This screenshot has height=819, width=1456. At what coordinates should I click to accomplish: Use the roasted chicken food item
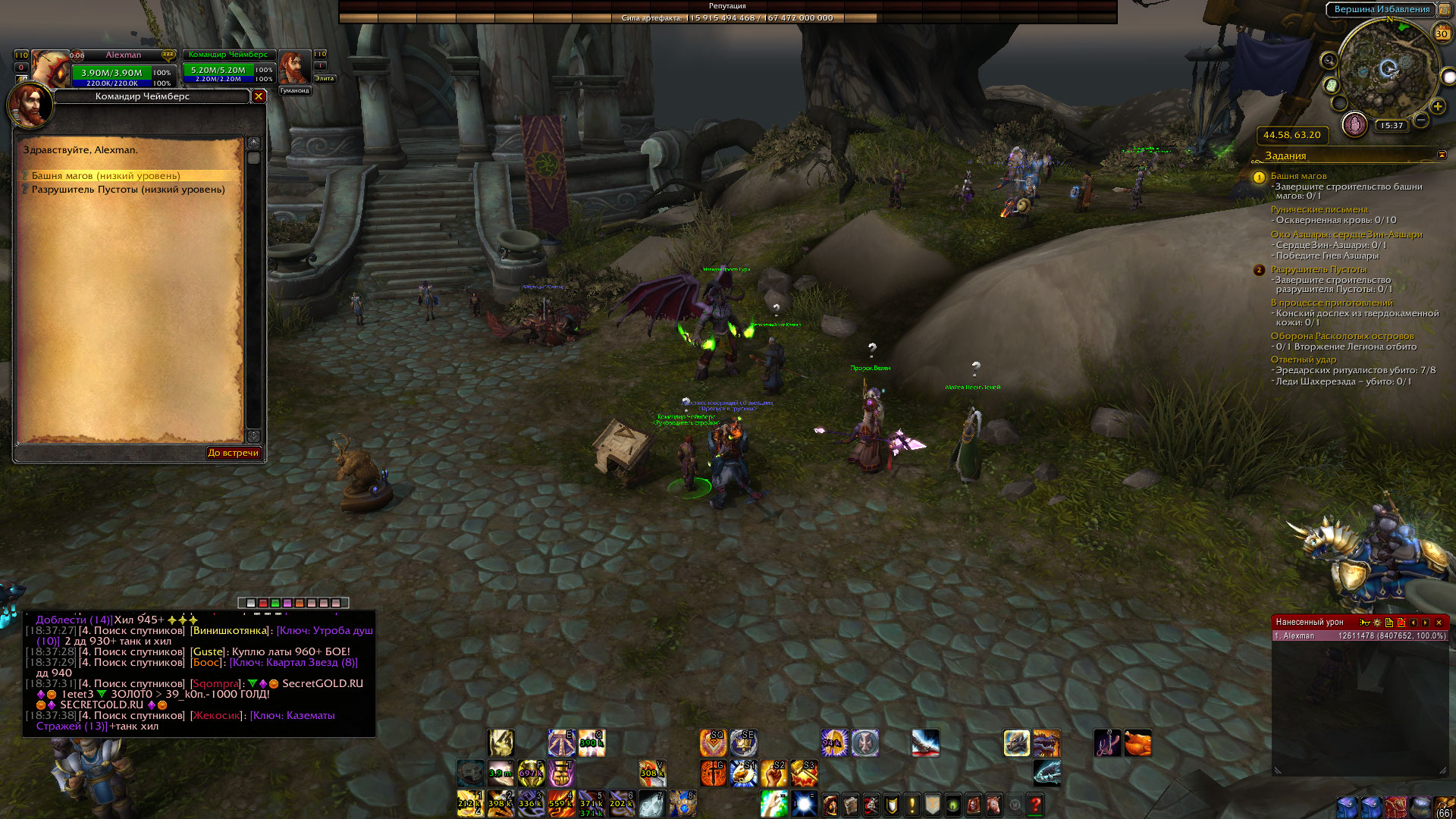1137,744
